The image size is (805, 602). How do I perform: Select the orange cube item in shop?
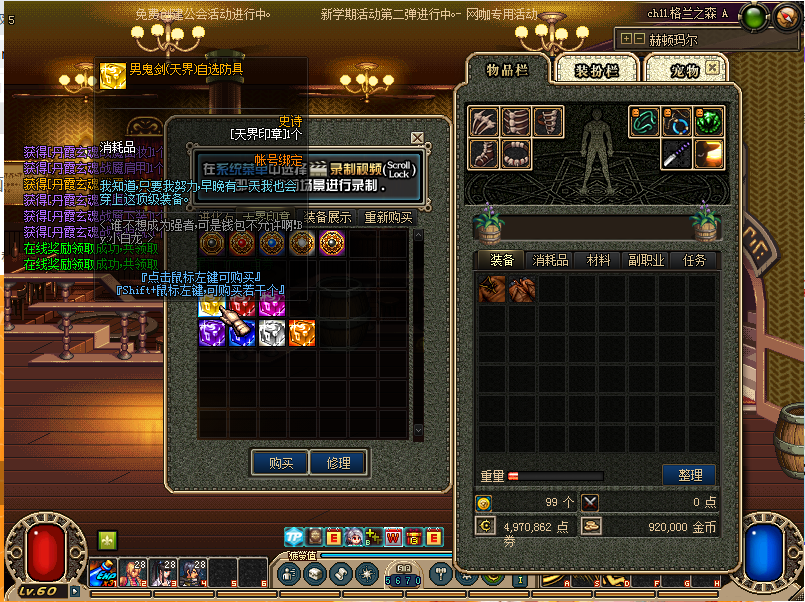(x=302, y=333)
